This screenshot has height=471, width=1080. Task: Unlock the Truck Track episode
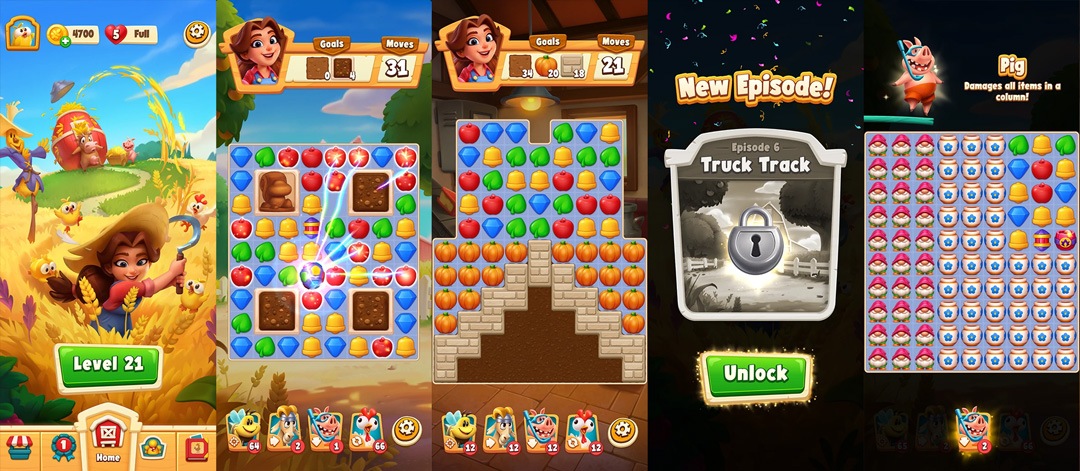(x=756, y=374)
